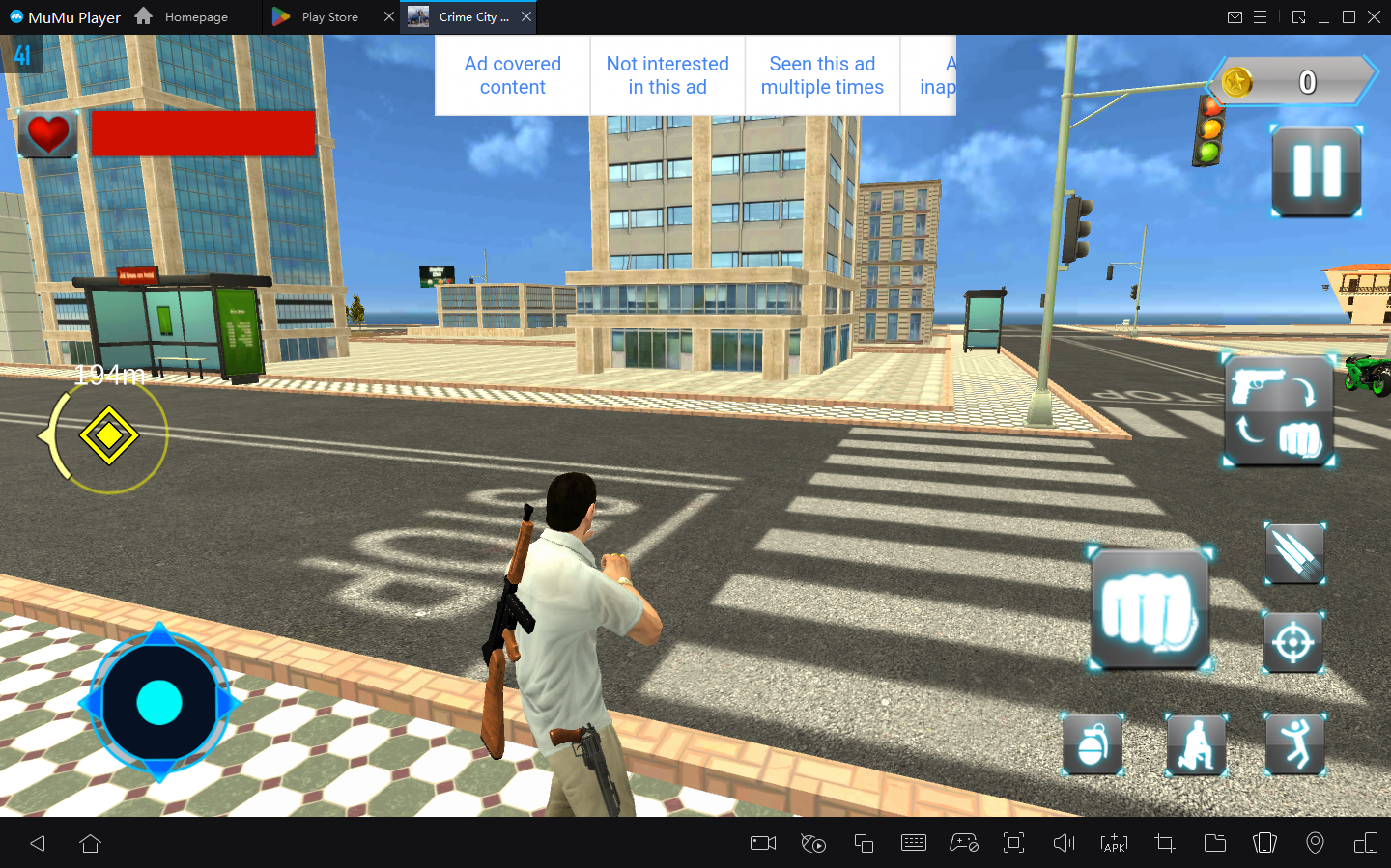Viewport: 1391px width, 868px height.
Task: Open the APK install tool
Action: 1114,843
